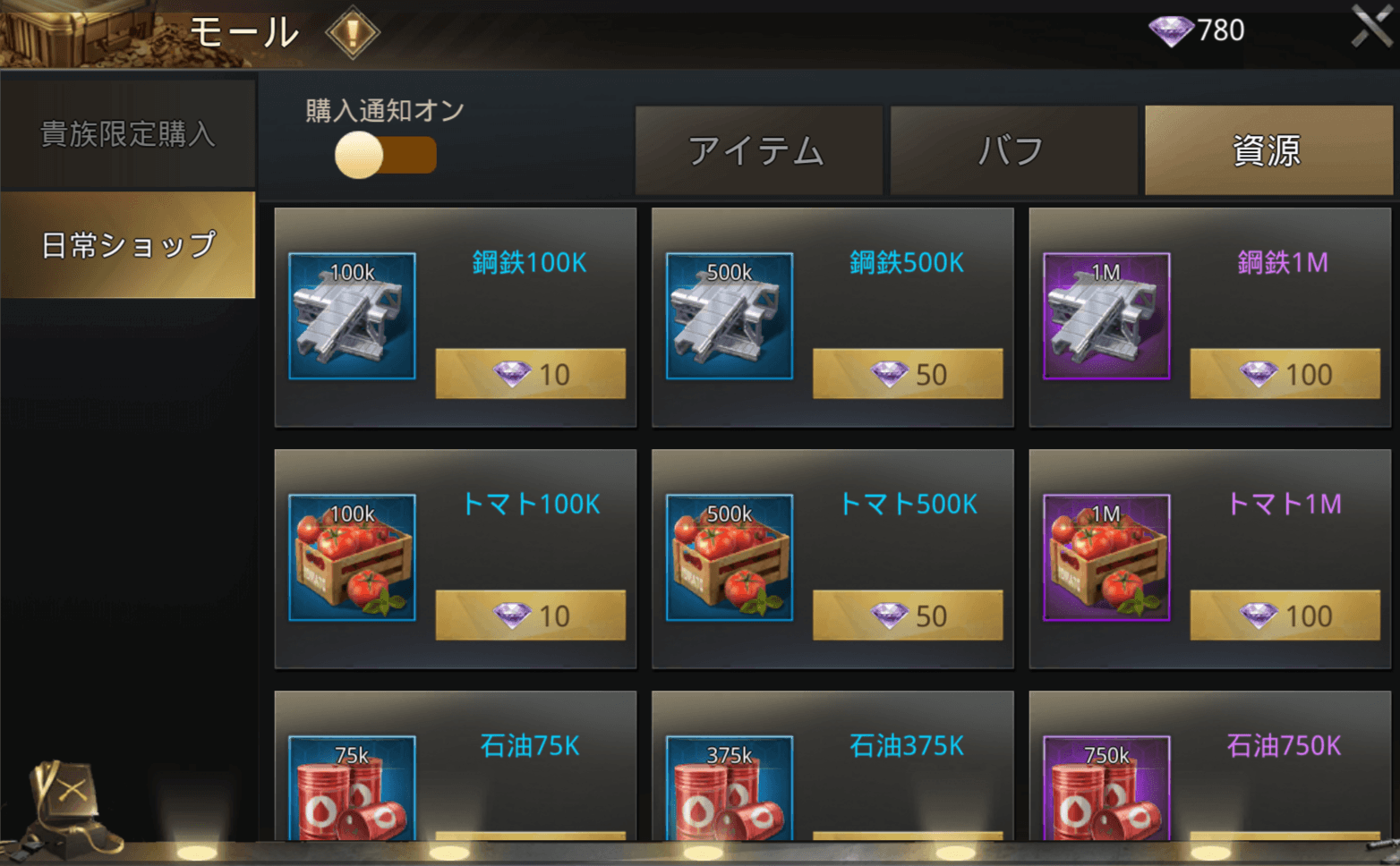Screen dimensions: 1400x866
Task: Buy トマト100K for 10 gems
Action: (530, 616)
